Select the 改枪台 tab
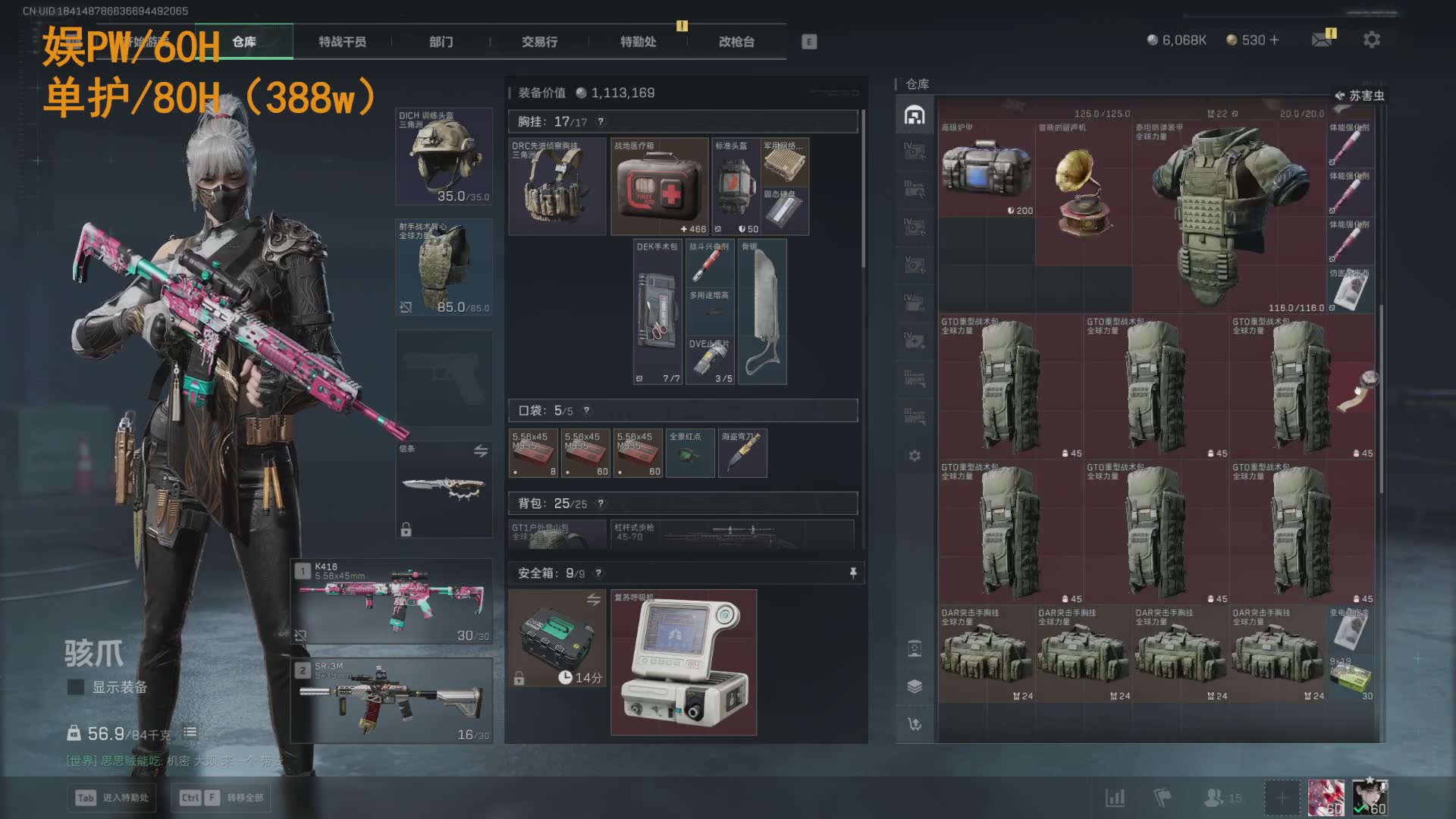The width and height of the screenshot is (1456, 819). (x=736, y=42)
